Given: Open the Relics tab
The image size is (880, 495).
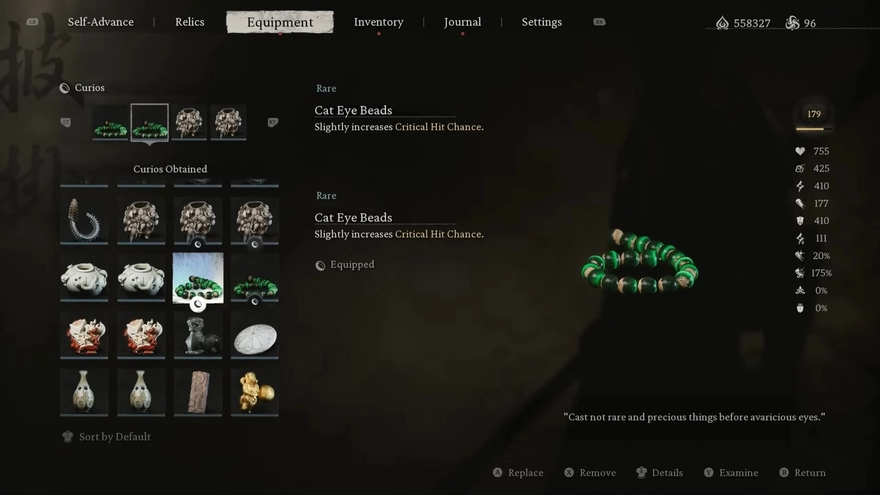Looking at the screenshot, I should coord(189,22).
